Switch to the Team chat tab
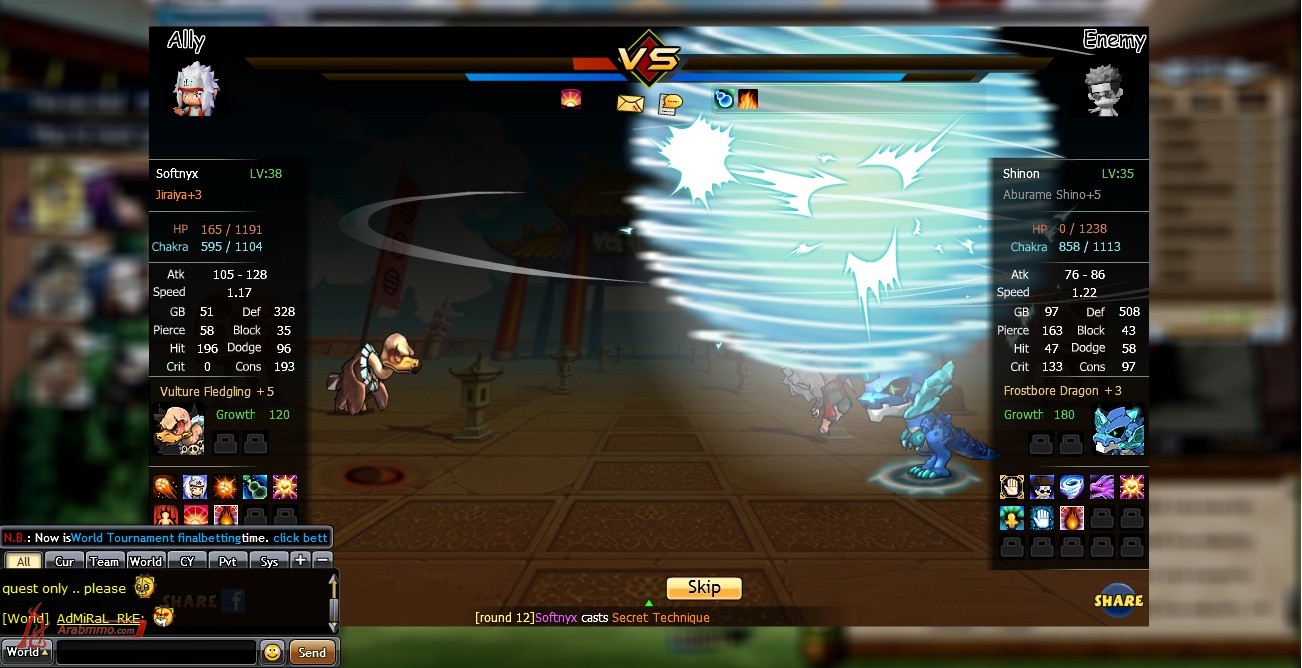The width and height of the screenshot is (1302, 668). [104, 562]
